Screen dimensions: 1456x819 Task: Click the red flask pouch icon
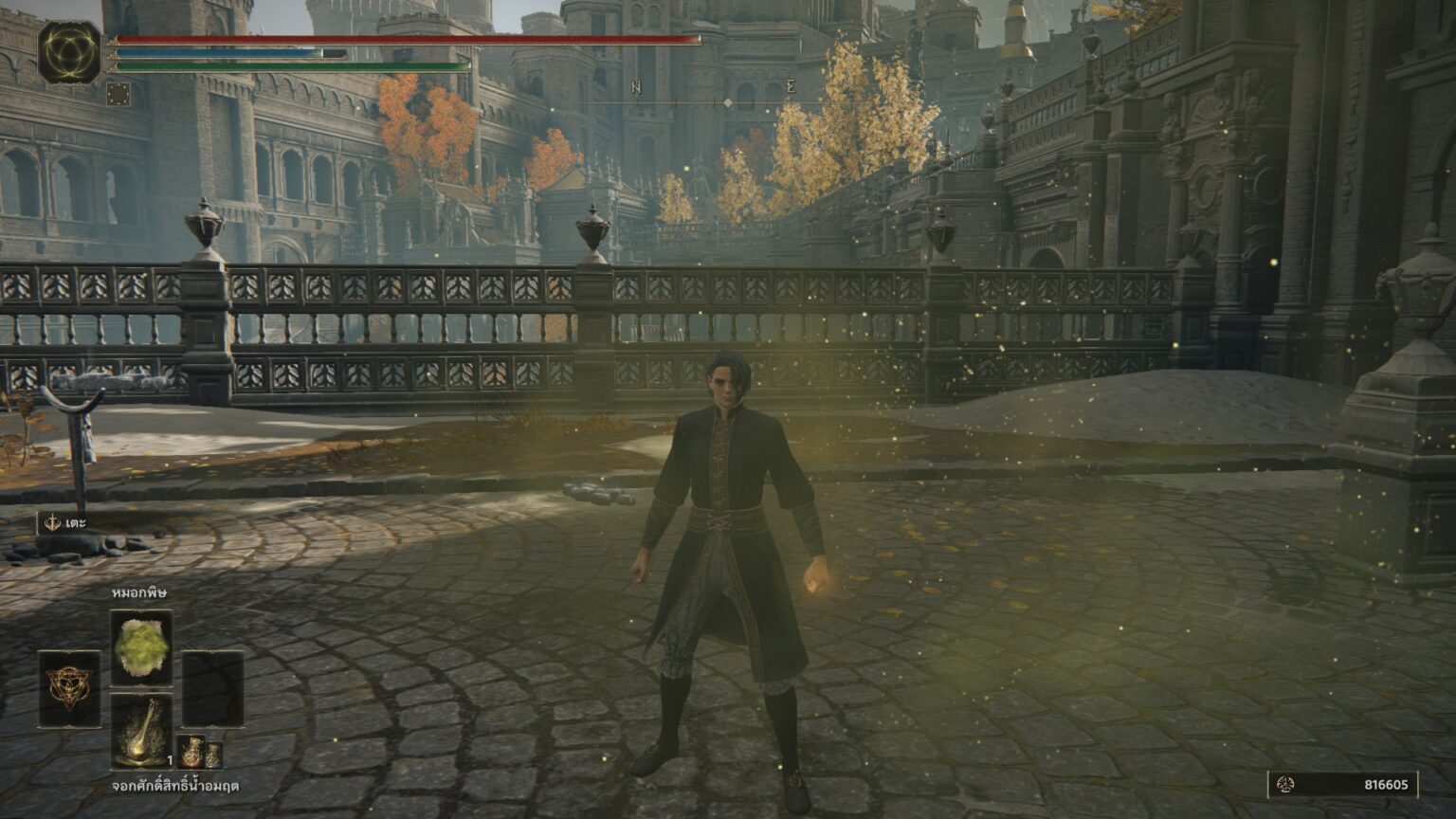click(x=192, y=751)
